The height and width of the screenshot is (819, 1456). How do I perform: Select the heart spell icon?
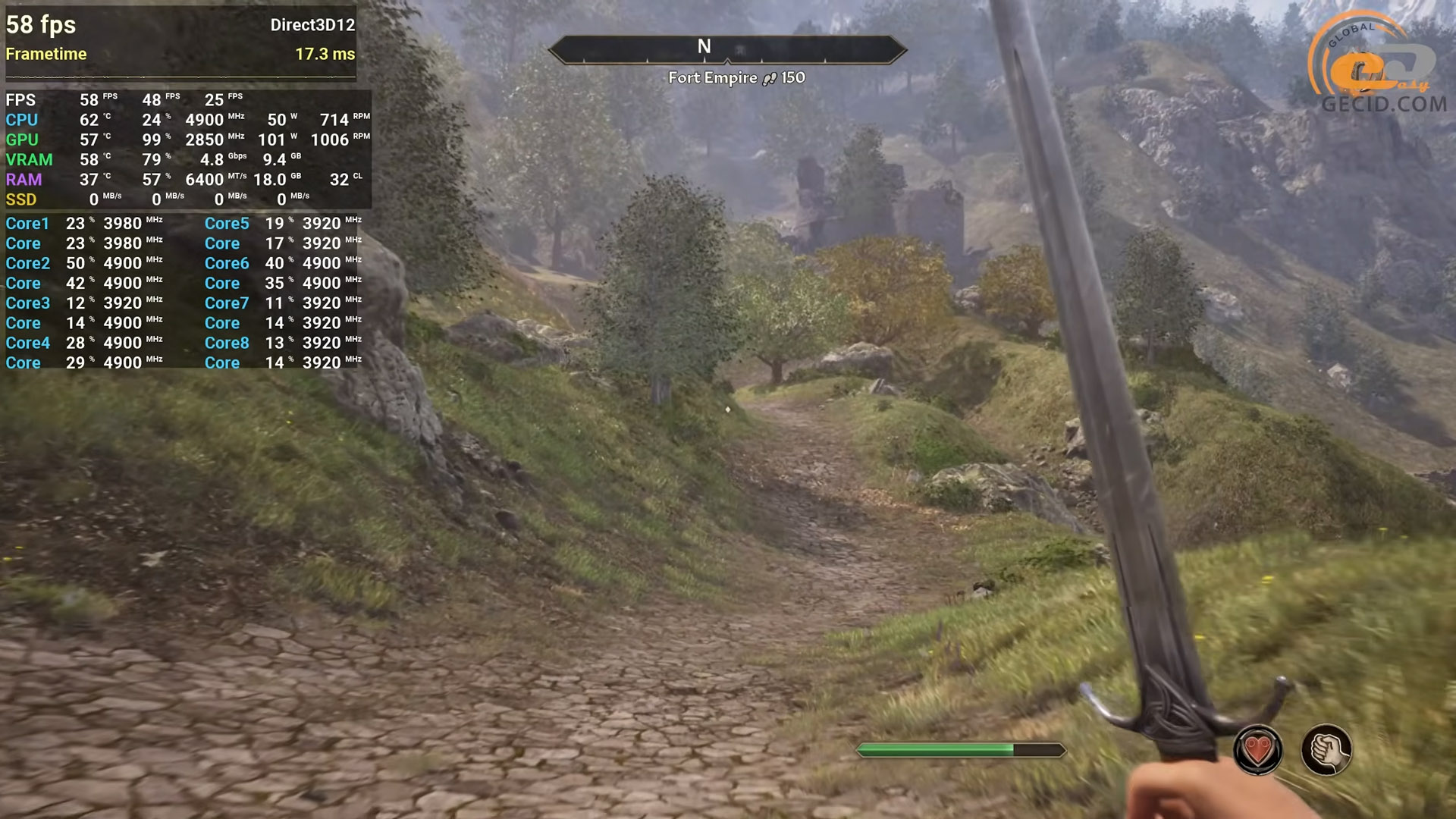tap(1257, 750)
